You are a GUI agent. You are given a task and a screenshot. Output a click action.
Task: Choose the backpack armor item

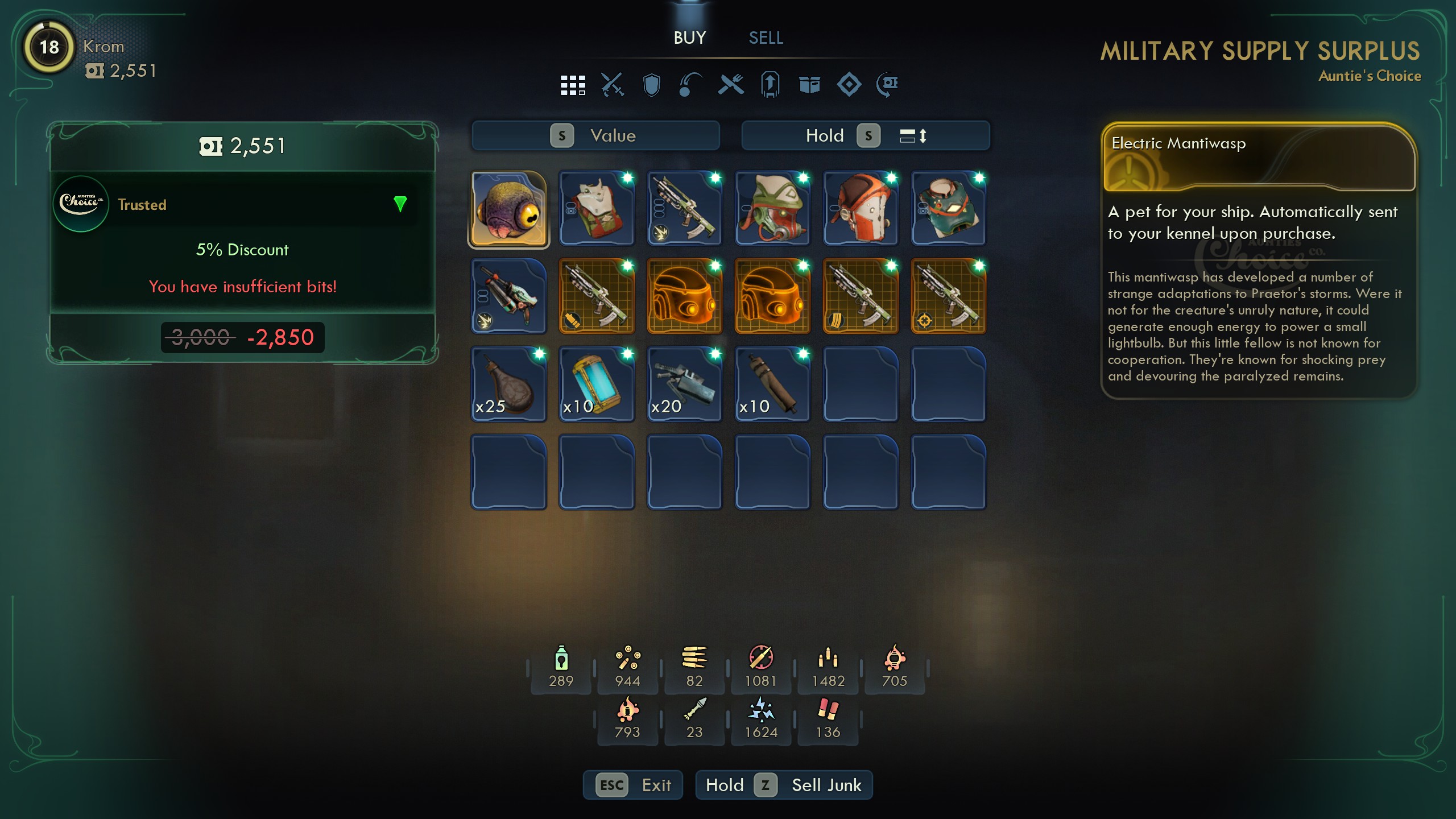coord(597,209)
